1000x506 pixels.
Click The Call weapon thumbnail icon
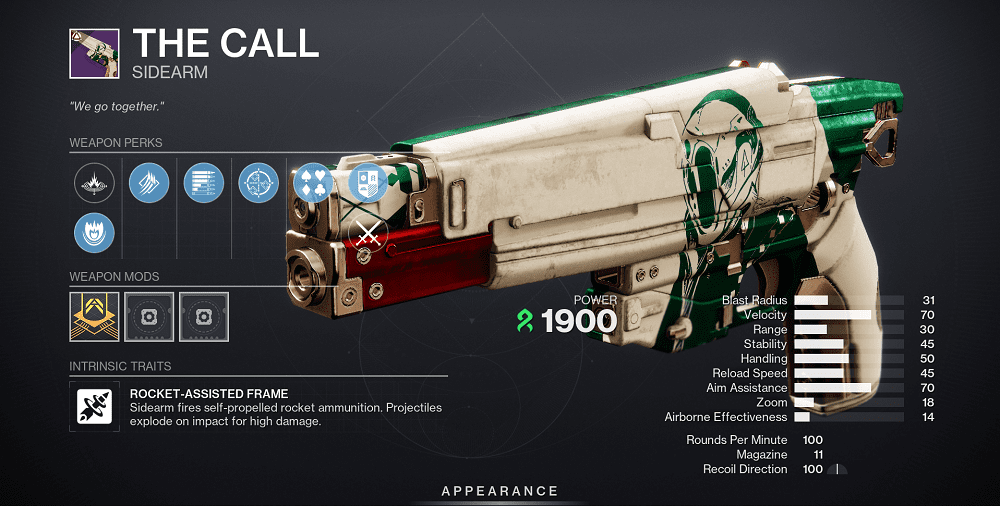(94, 54)
